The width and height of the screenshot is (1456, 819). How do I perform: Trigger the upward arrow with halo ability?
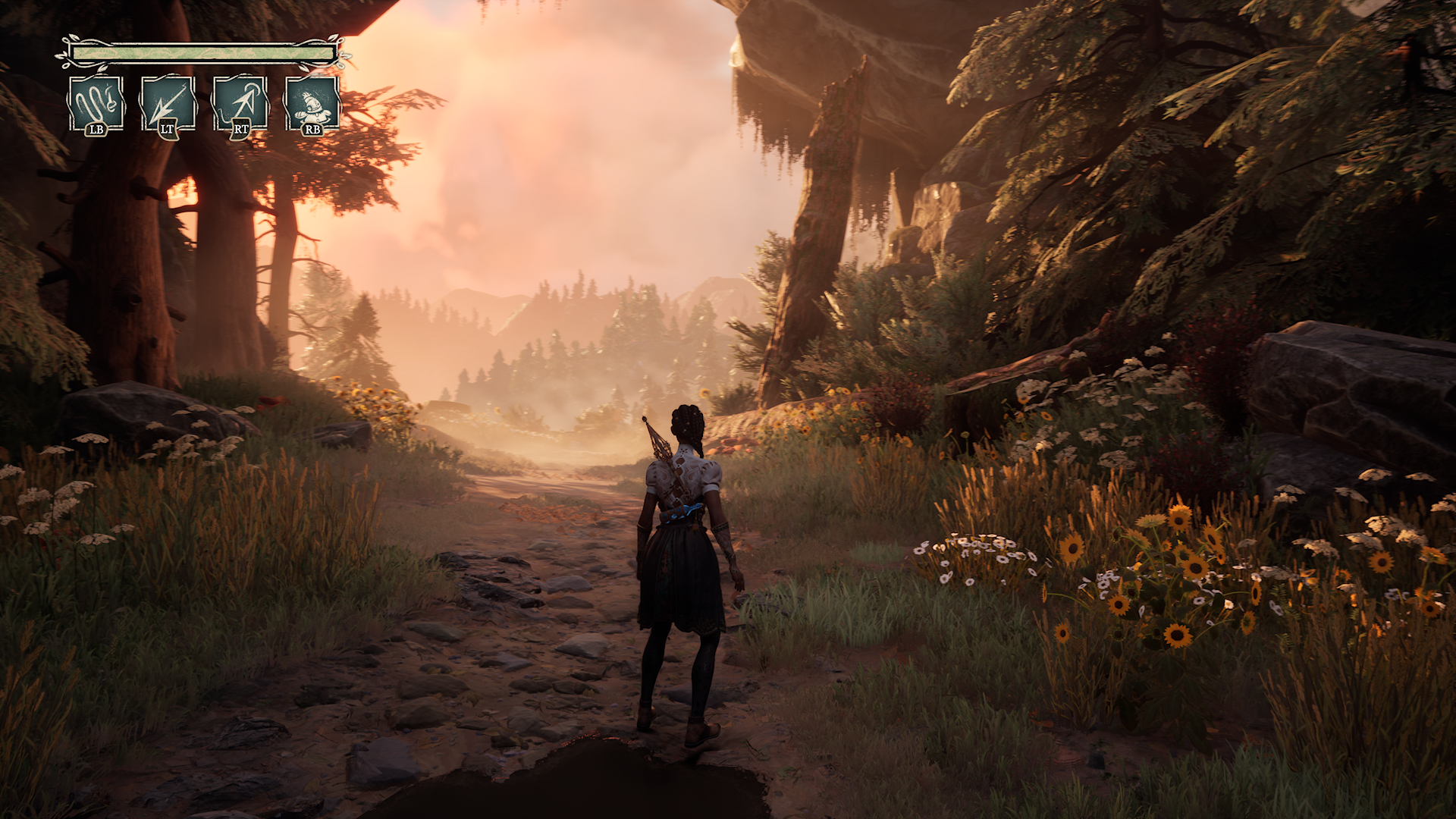[x=240, y=103]
